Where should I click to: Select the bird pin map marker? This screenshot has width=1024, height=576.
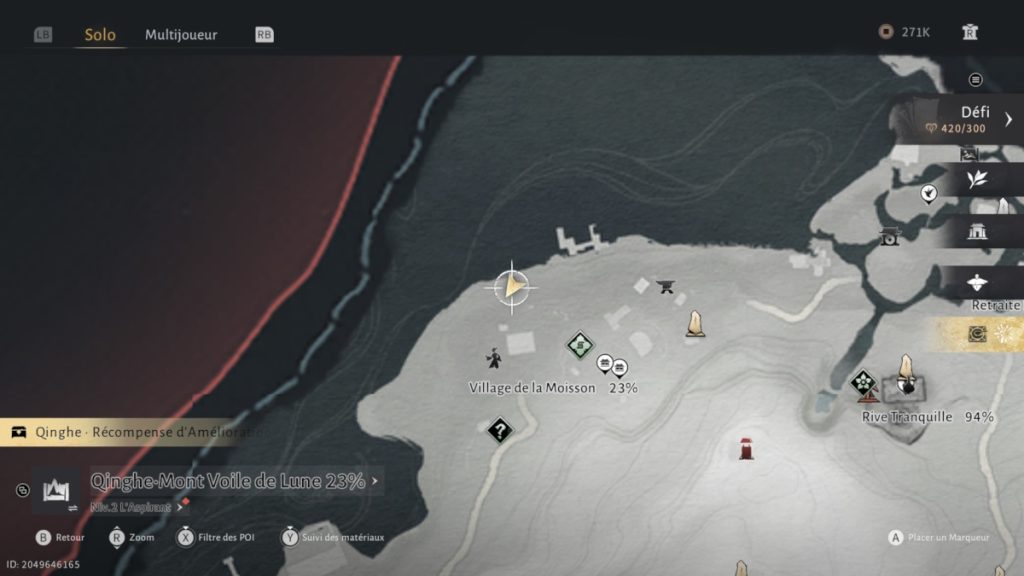[x=928, y=193]
